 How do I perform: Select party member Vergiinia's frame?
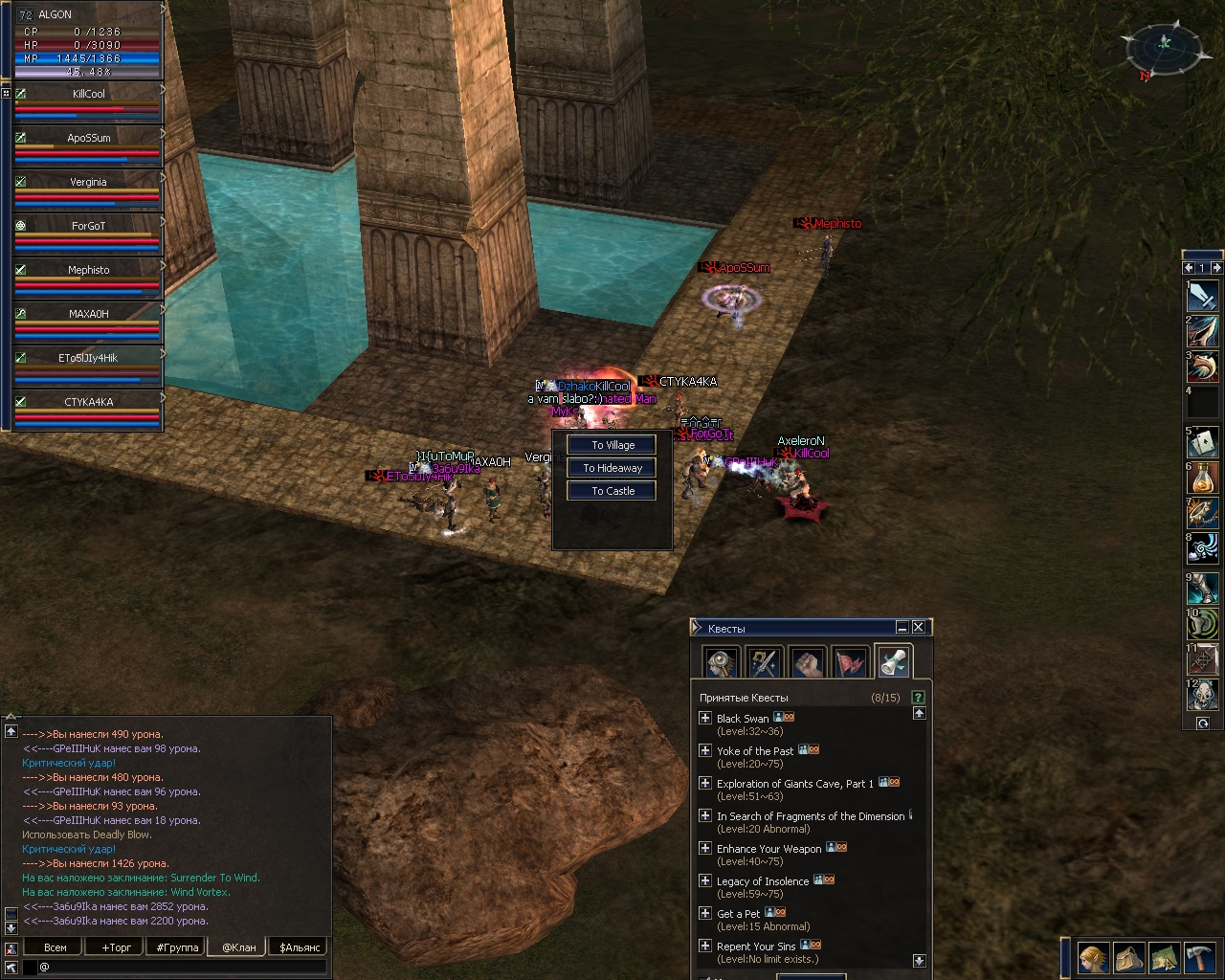point(87,189)
